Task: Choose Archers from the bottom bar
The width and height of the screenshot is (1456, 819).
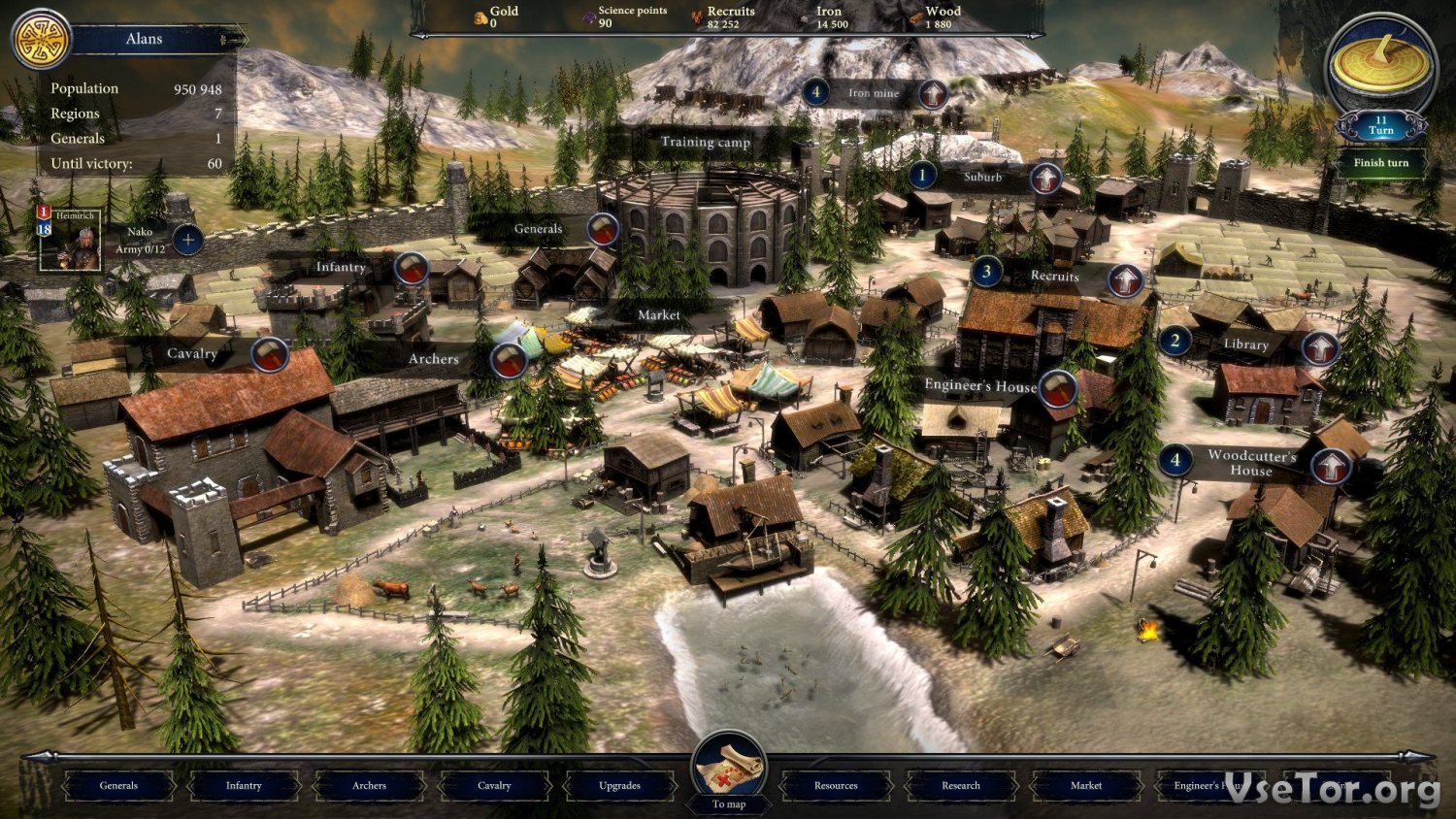Action: [x=369, y=785]
